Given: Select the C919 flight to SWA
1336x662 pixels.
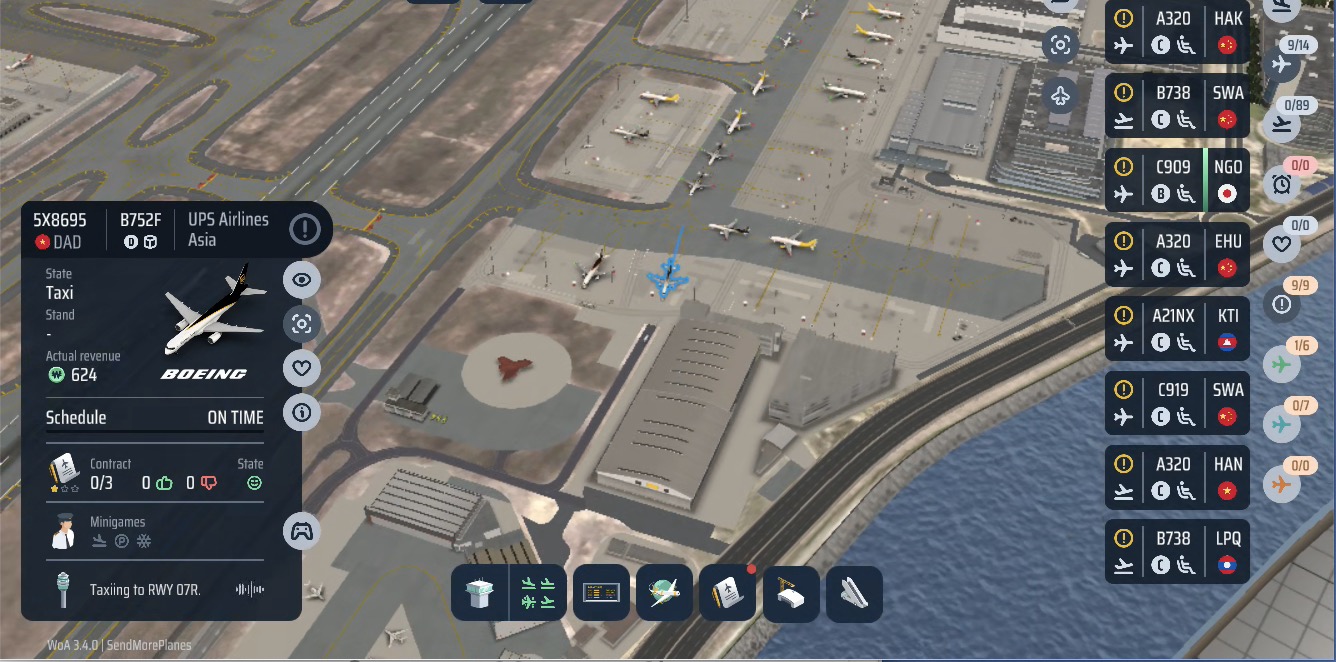Looking at the screenshot, I should click(1177, 403).
